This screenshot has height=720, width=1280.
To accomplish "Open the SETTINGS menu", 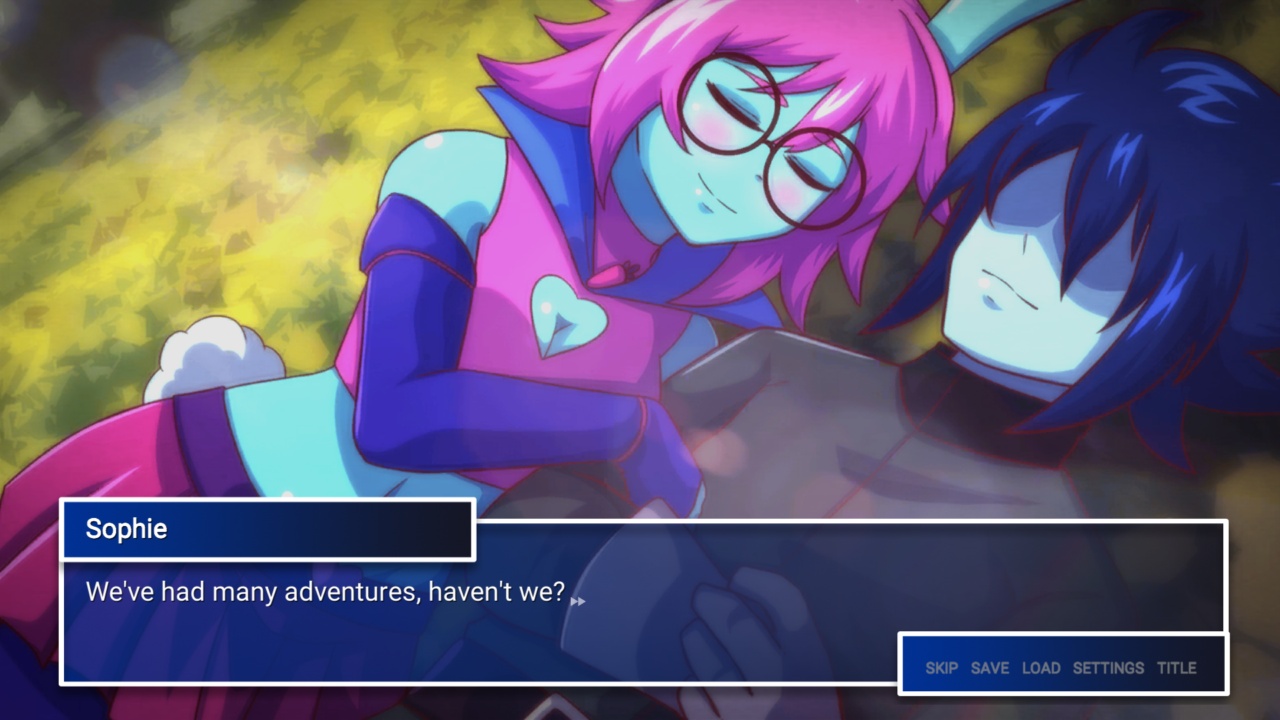I will 1110,668.
